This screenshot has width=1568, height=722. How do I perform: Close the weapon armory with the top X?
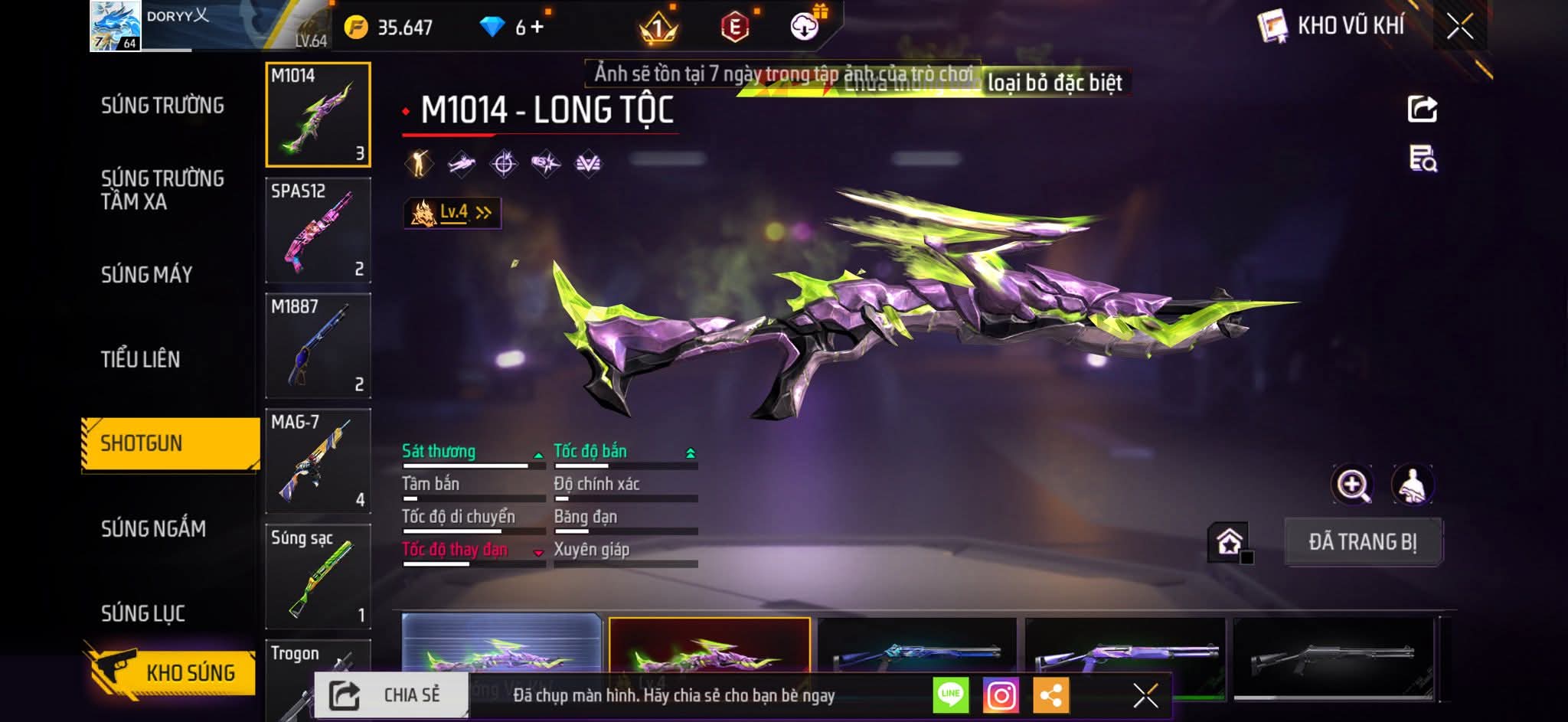tap(1460, 27)
